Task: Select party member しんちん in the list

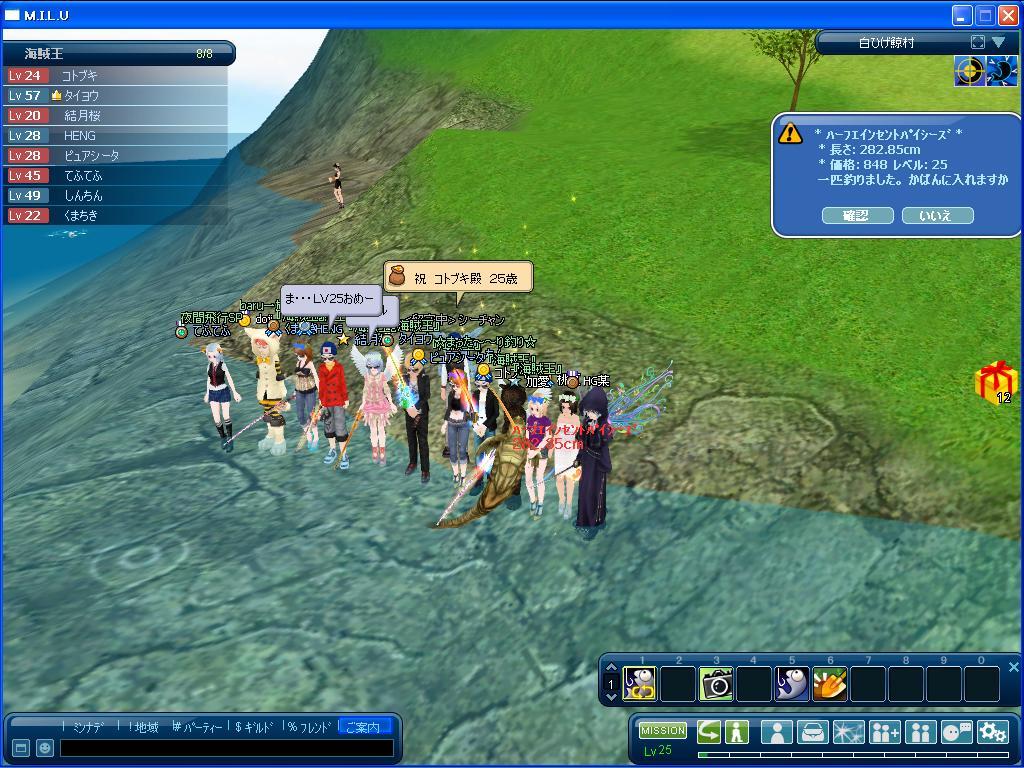Action: click(84, 195)
